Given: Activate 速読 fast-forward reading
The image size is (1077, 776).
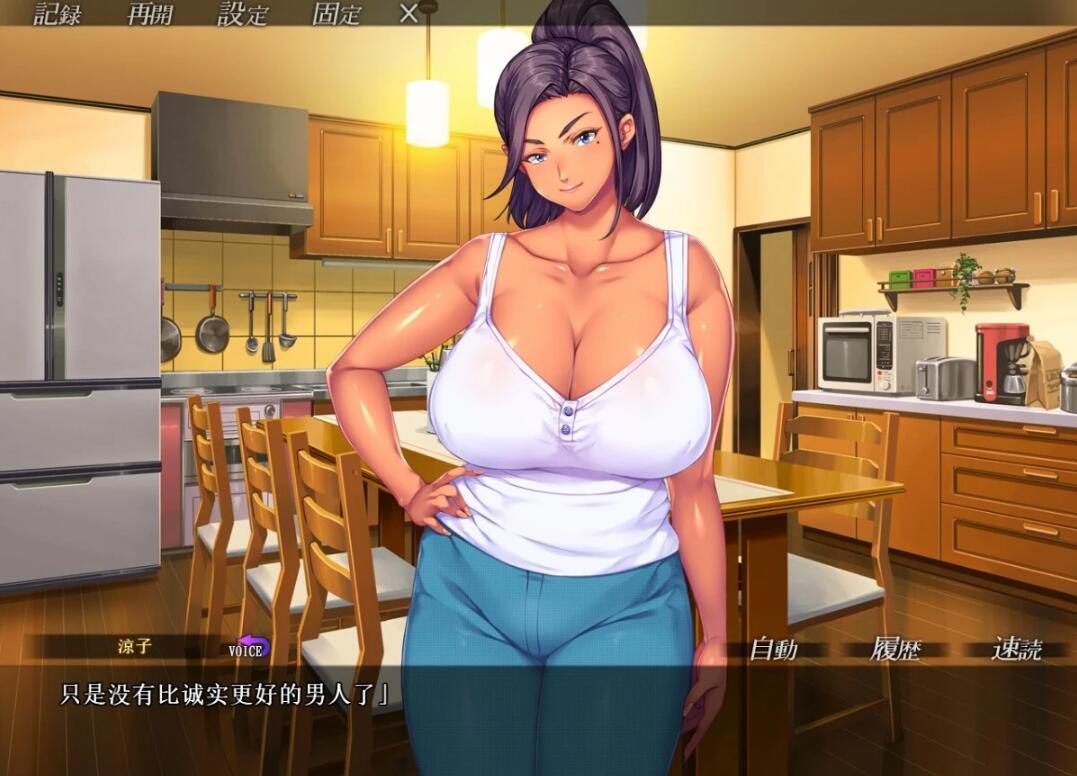Looking at the screenshot, I should coord(1016,649).
